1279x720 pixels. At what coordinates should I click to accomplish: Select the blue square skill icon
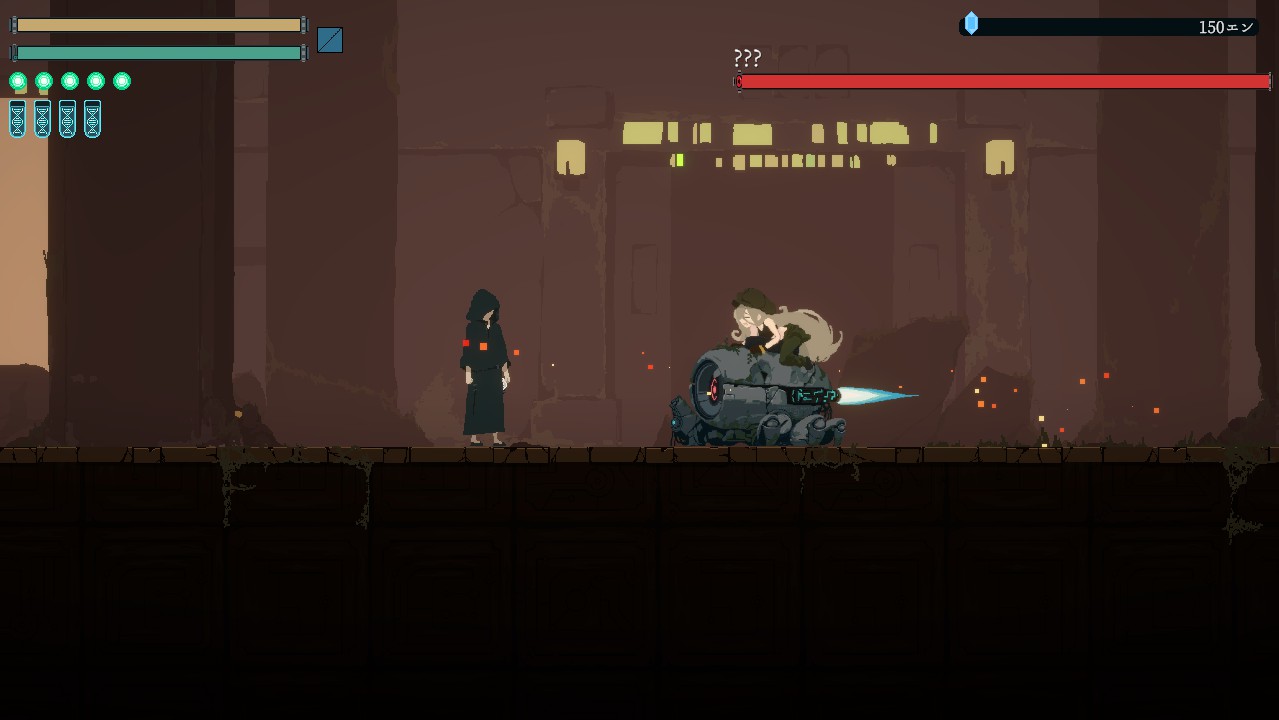pyautogui.click(x=330, y=40)
